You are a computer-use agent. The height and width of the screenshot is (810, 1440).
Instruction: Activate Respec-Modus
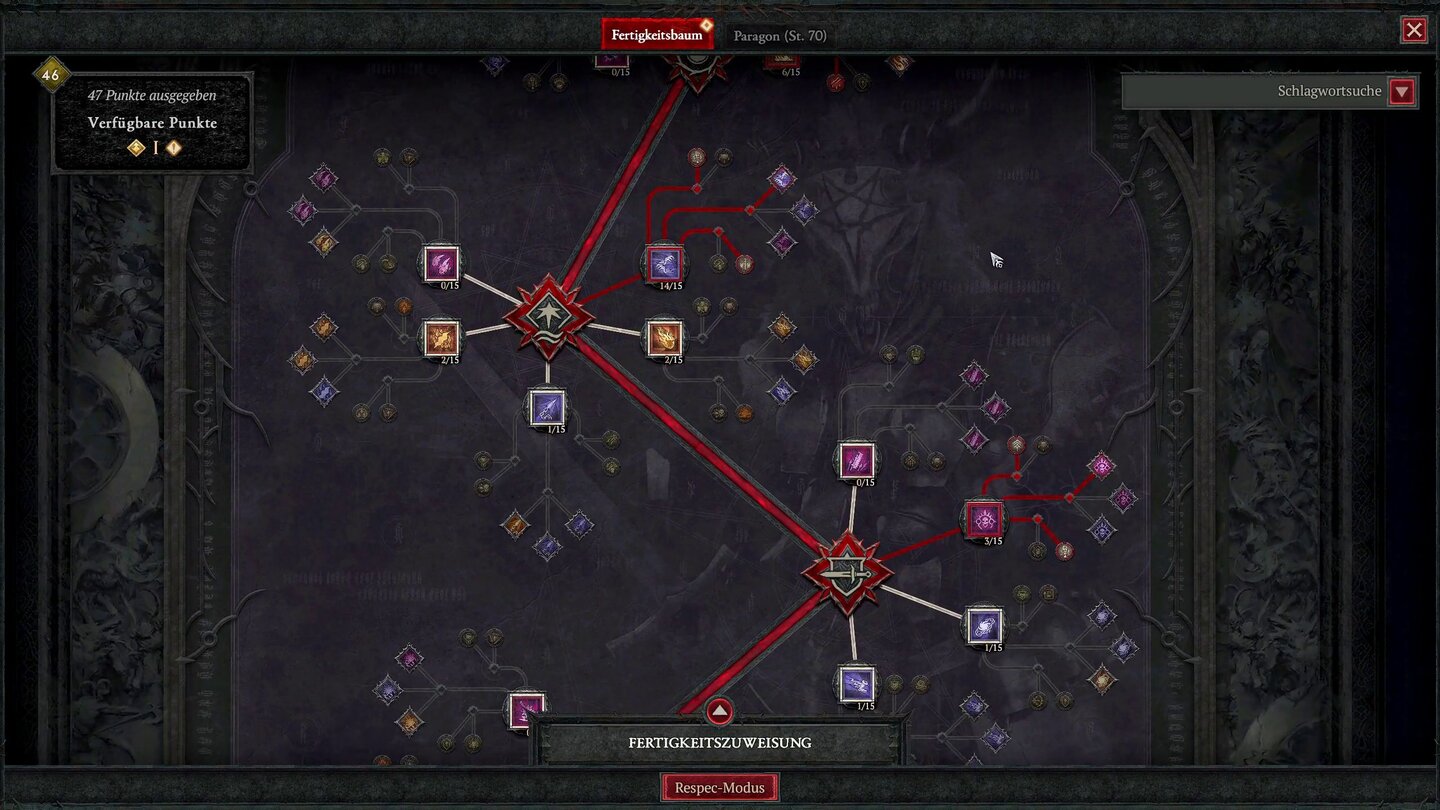pyautogui.click(x=719, y=787)
